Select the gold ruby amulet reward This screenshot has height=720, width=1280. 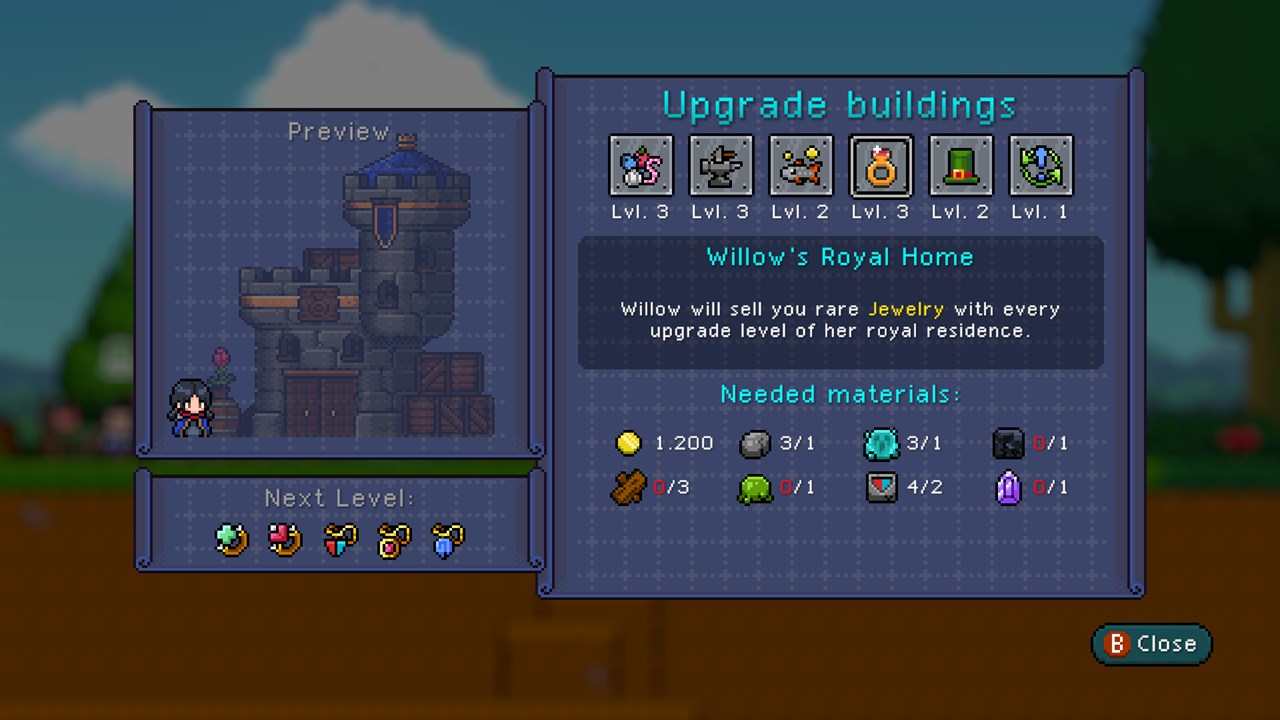click(394, 540)
